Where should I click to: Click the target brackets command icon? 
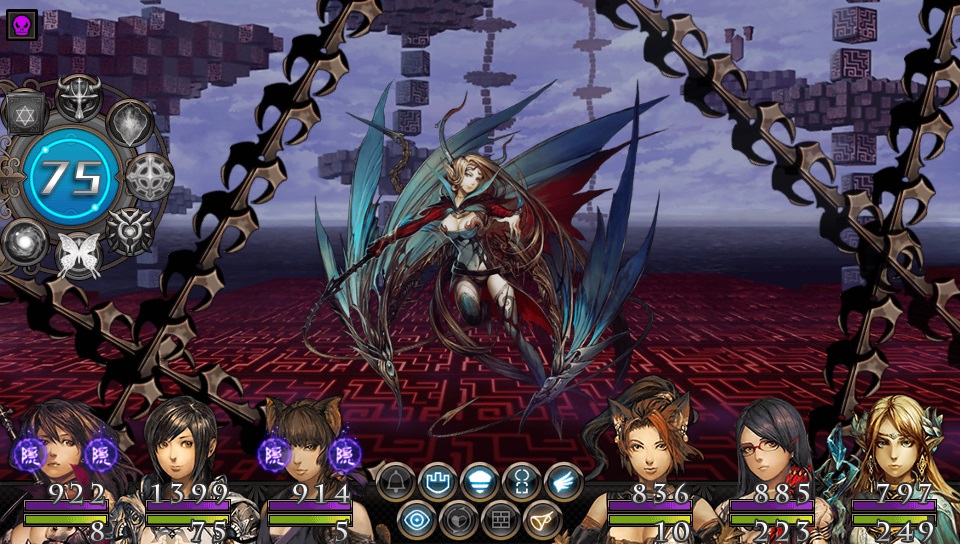[x=522, y=482]
